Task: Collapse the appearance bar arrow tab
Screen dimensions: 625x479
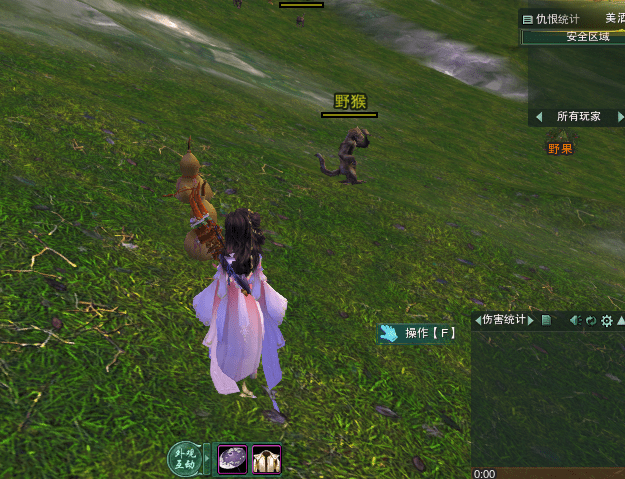Action: (x=208, y=460)
